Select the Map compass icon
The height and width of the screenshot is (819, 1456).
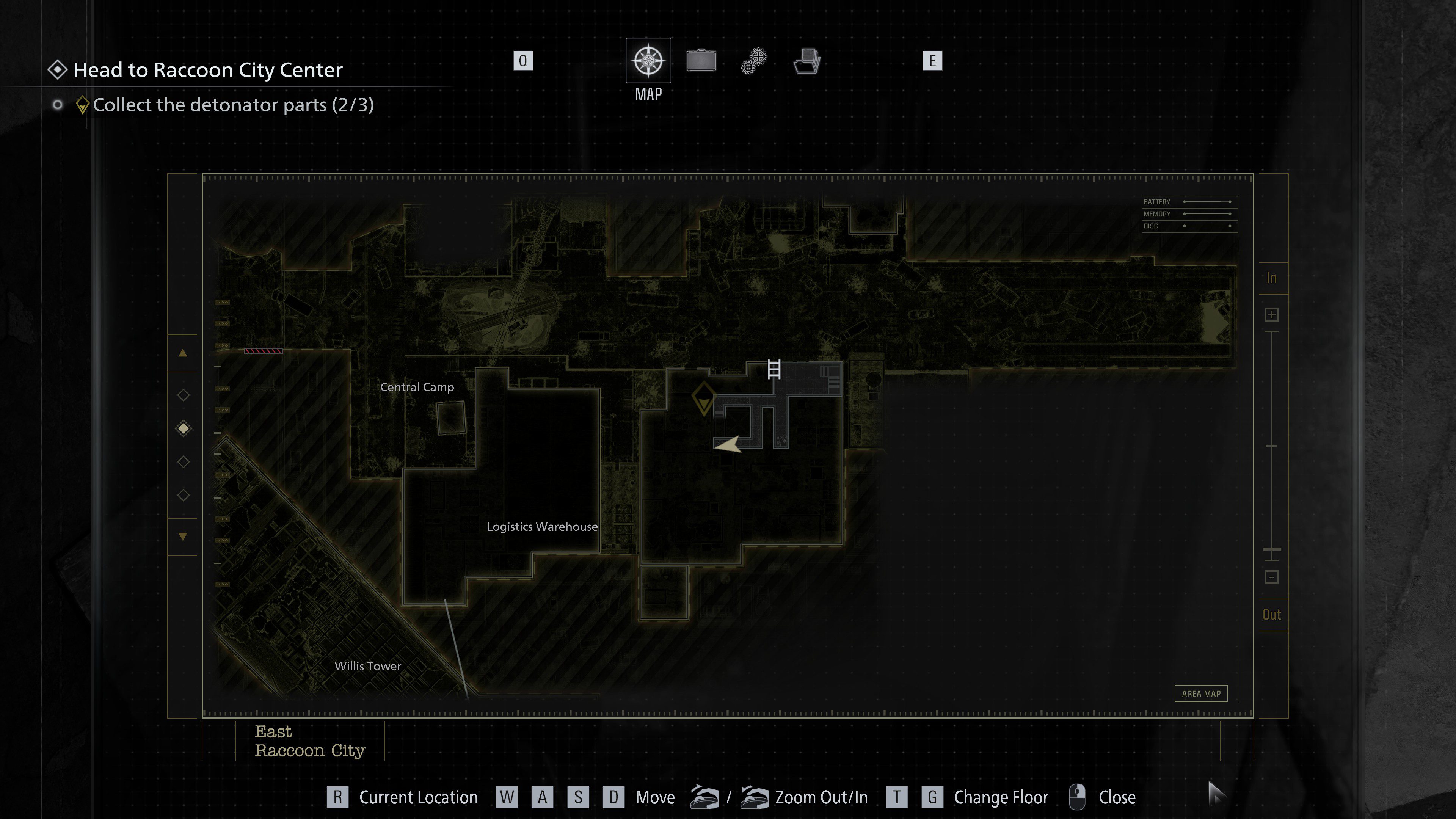(x=648, y=61)
